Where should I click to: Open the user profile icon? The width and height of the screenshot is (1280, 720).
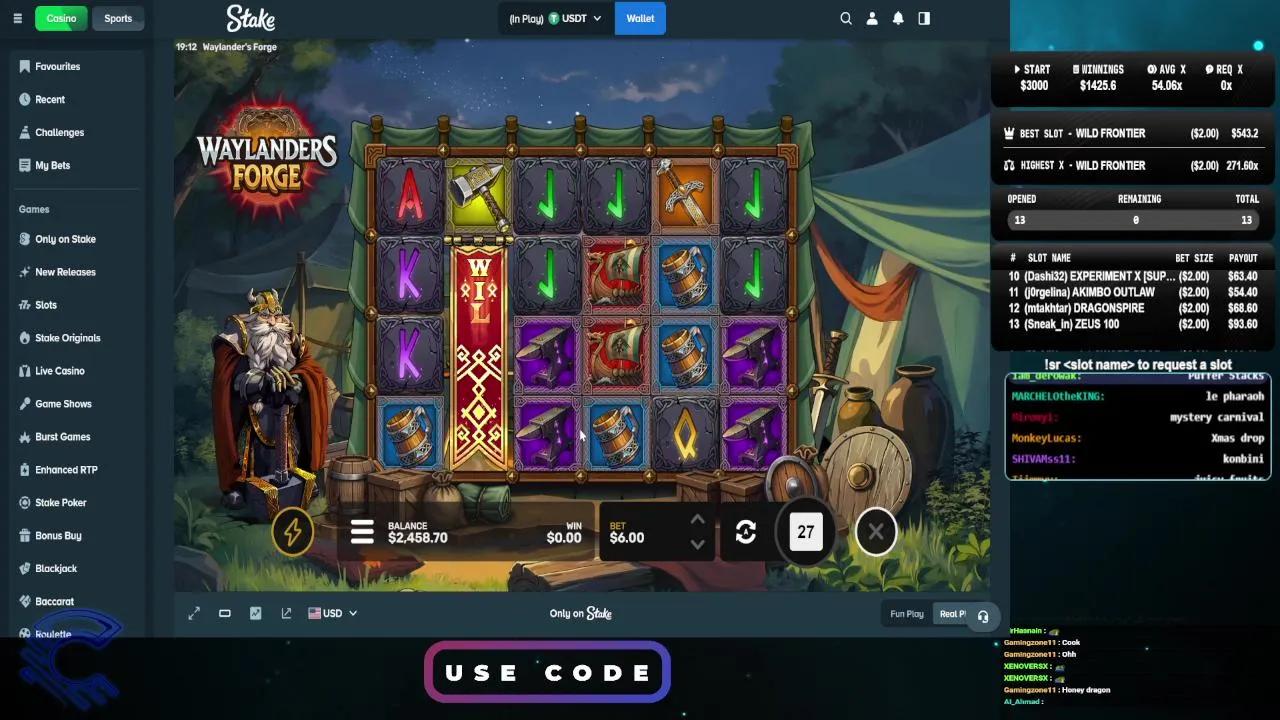click(x=871, y=18)
